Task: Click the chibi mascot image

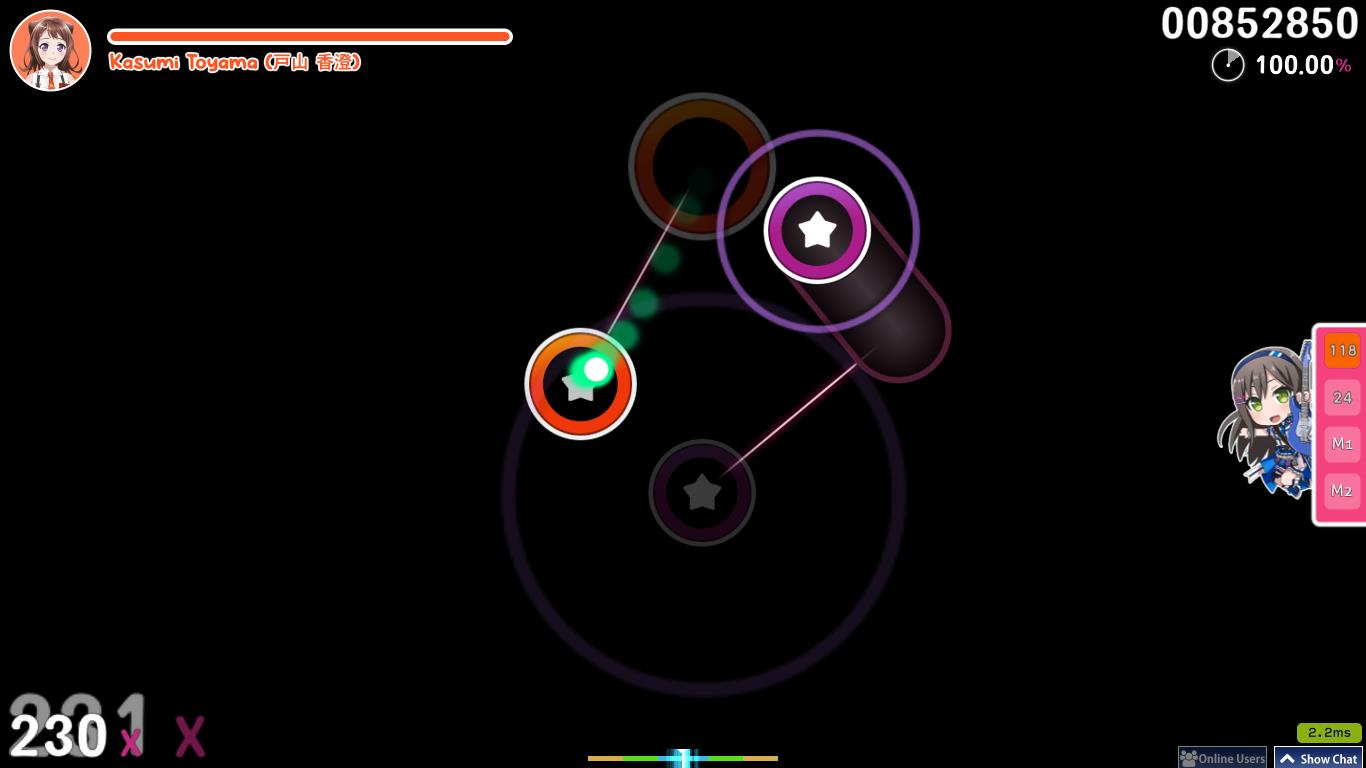Action: pyautogui.click(x=1262, y=420)
